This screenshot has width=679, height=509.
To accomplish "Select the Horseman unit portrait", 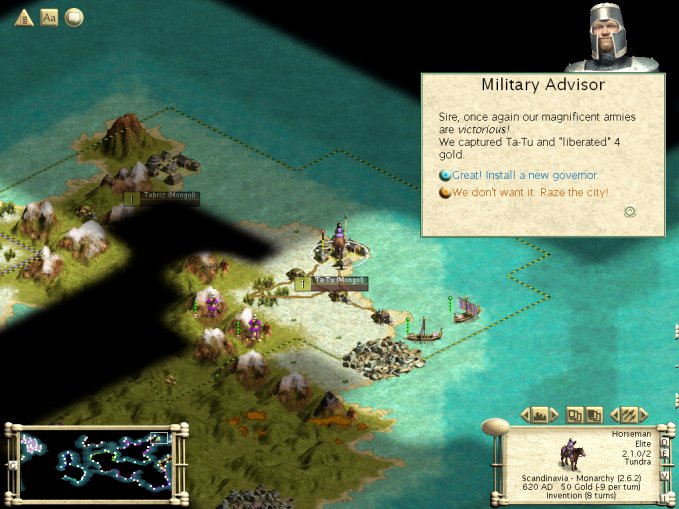I will point(571,456).
